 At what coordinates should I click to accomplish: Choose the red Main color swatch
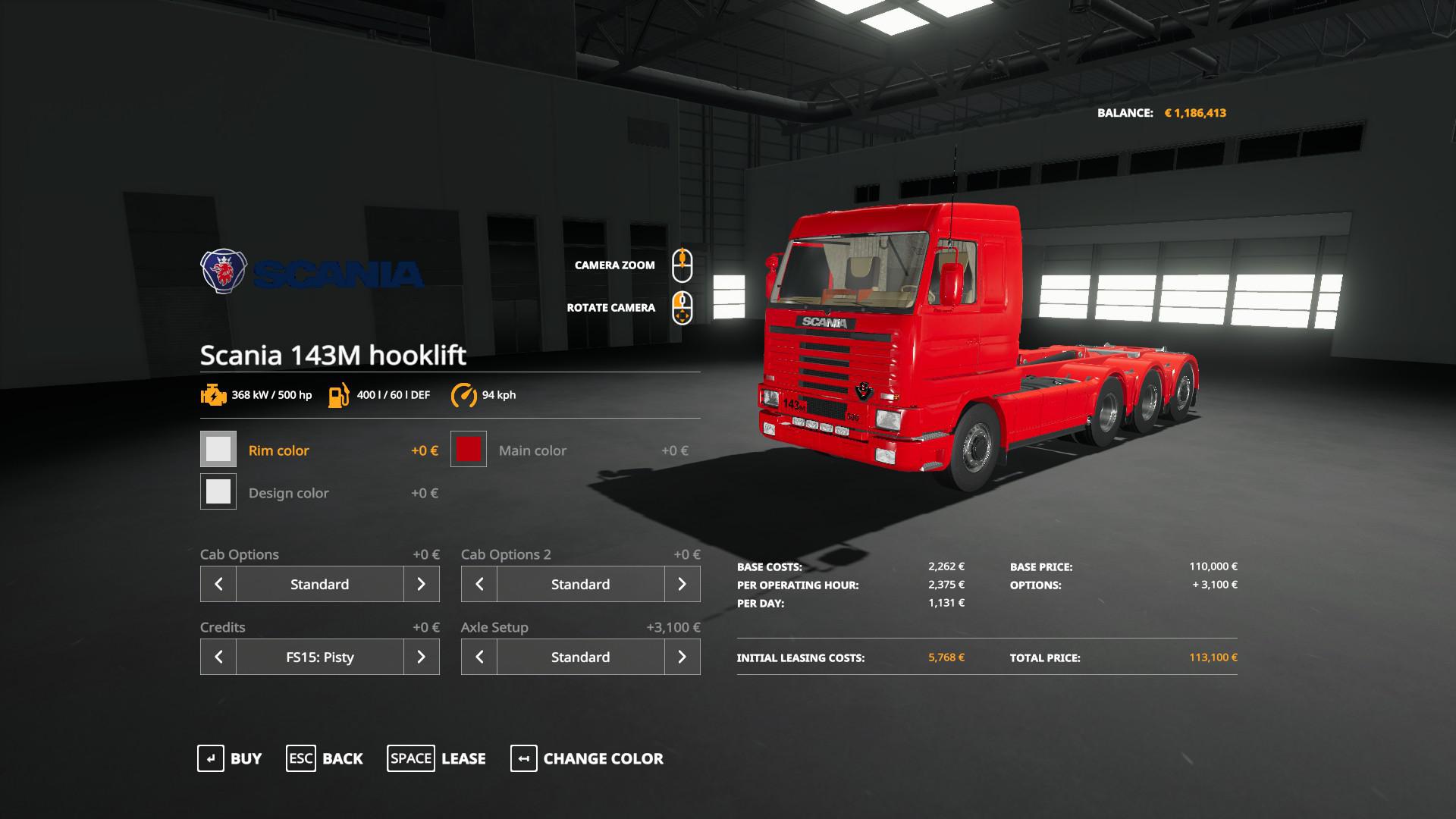469,450
